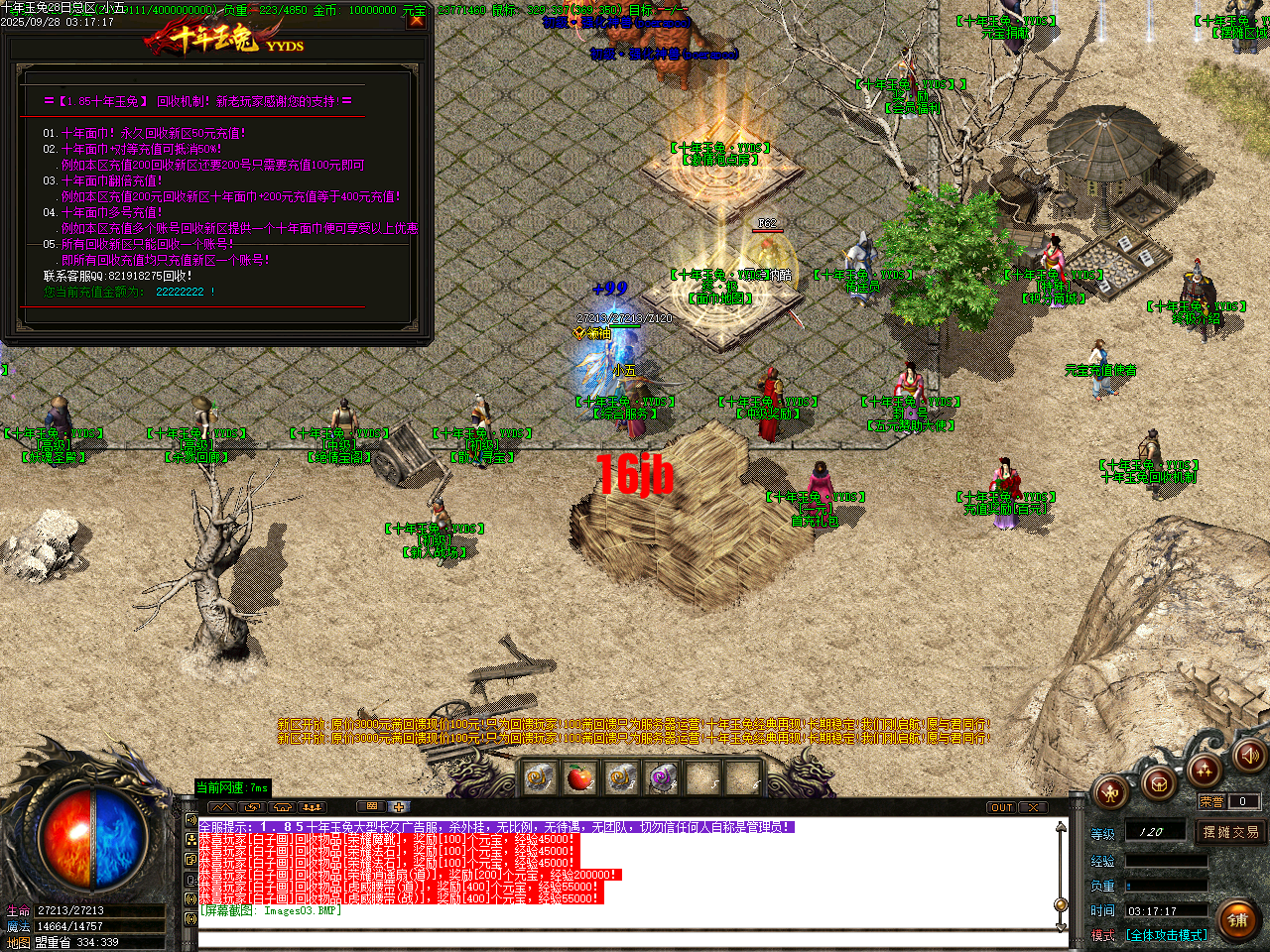Eat the apple in quick slot 2
Screen dimensions: 1270x952
tap(579, 776)
